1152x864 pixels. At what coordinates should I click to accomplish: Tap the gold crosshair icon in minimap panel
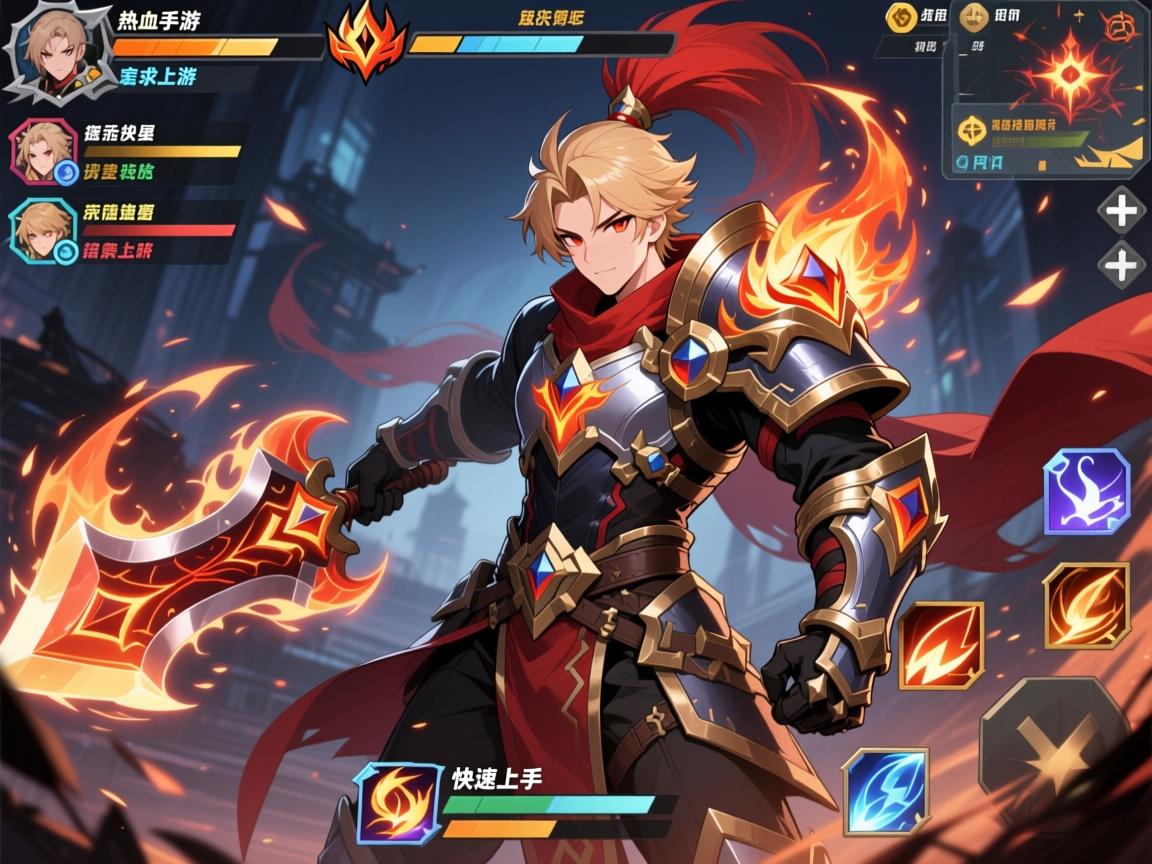[972, 128]
